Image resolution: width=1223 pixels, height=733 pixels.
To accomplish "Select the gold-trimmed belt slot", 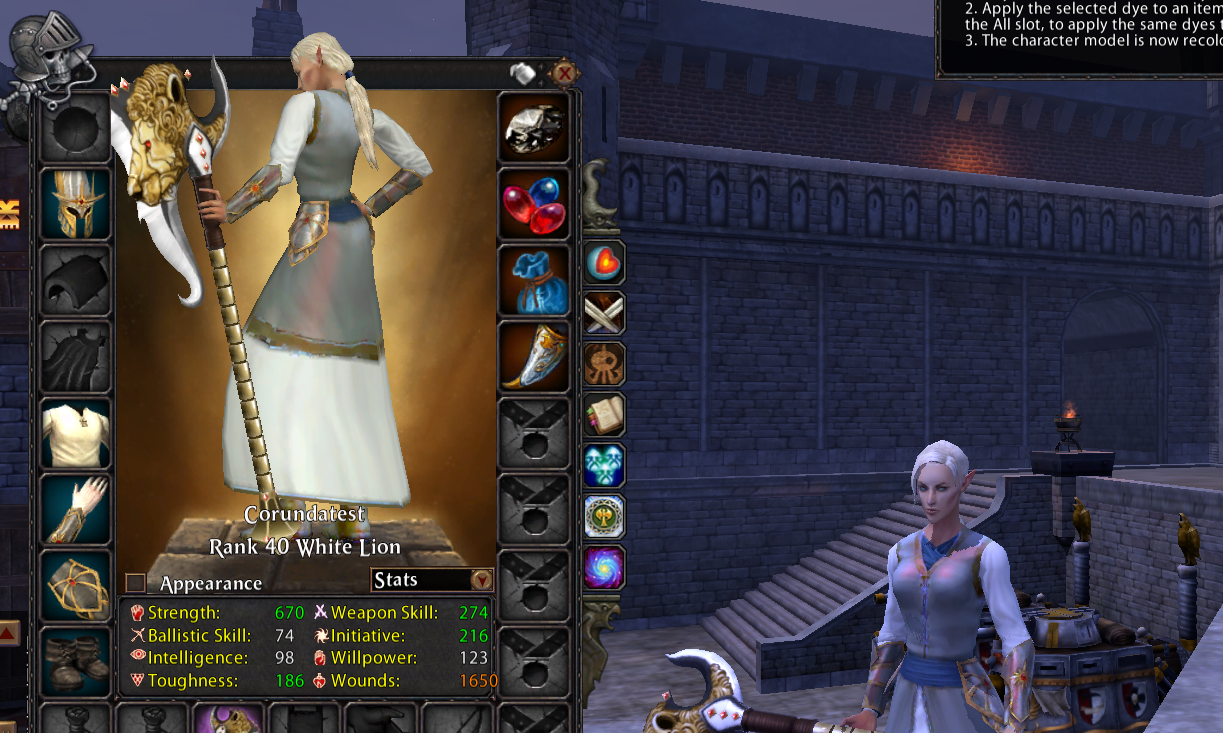I will (76, 585).
